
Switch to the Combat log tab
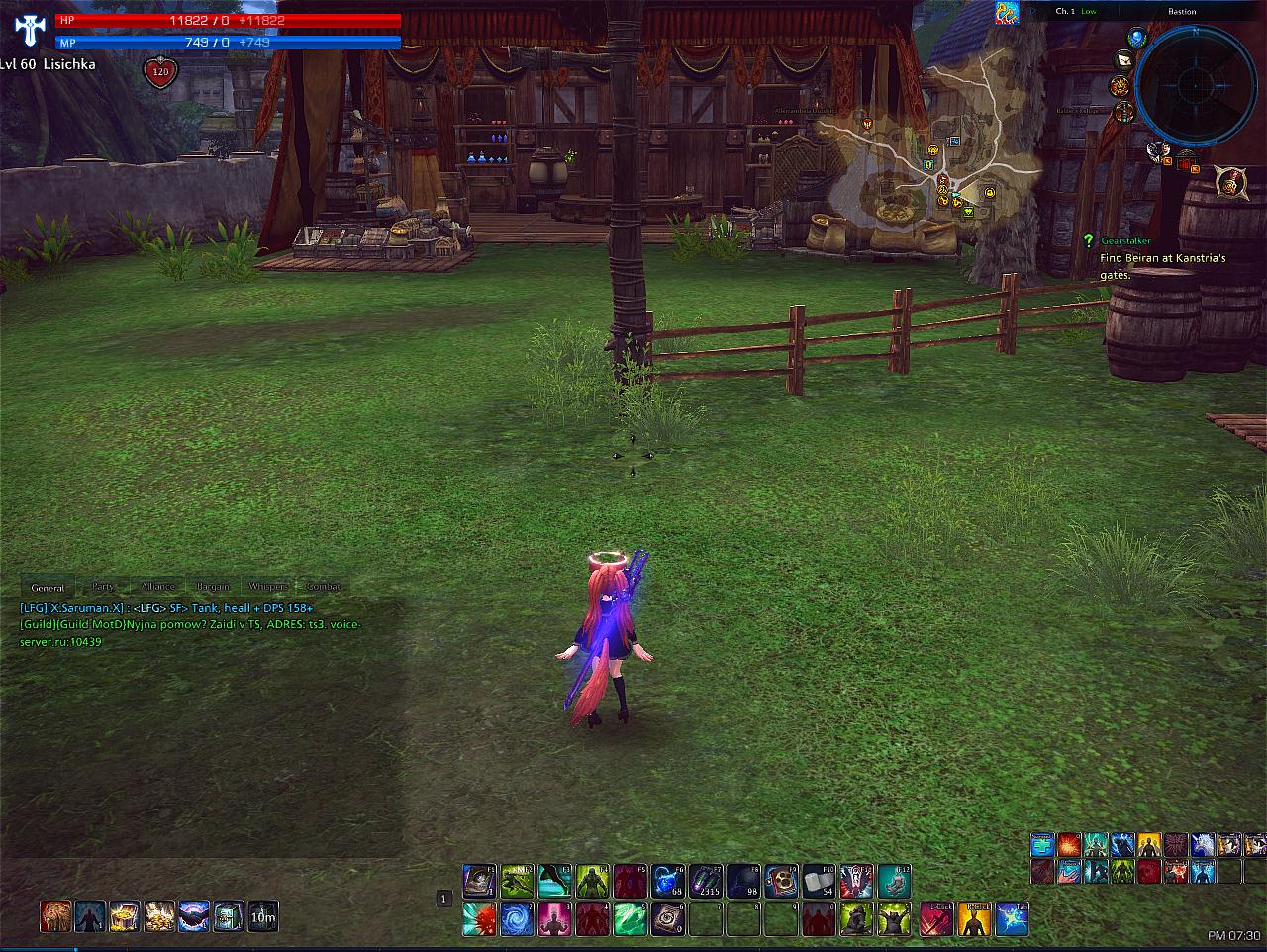324,587
